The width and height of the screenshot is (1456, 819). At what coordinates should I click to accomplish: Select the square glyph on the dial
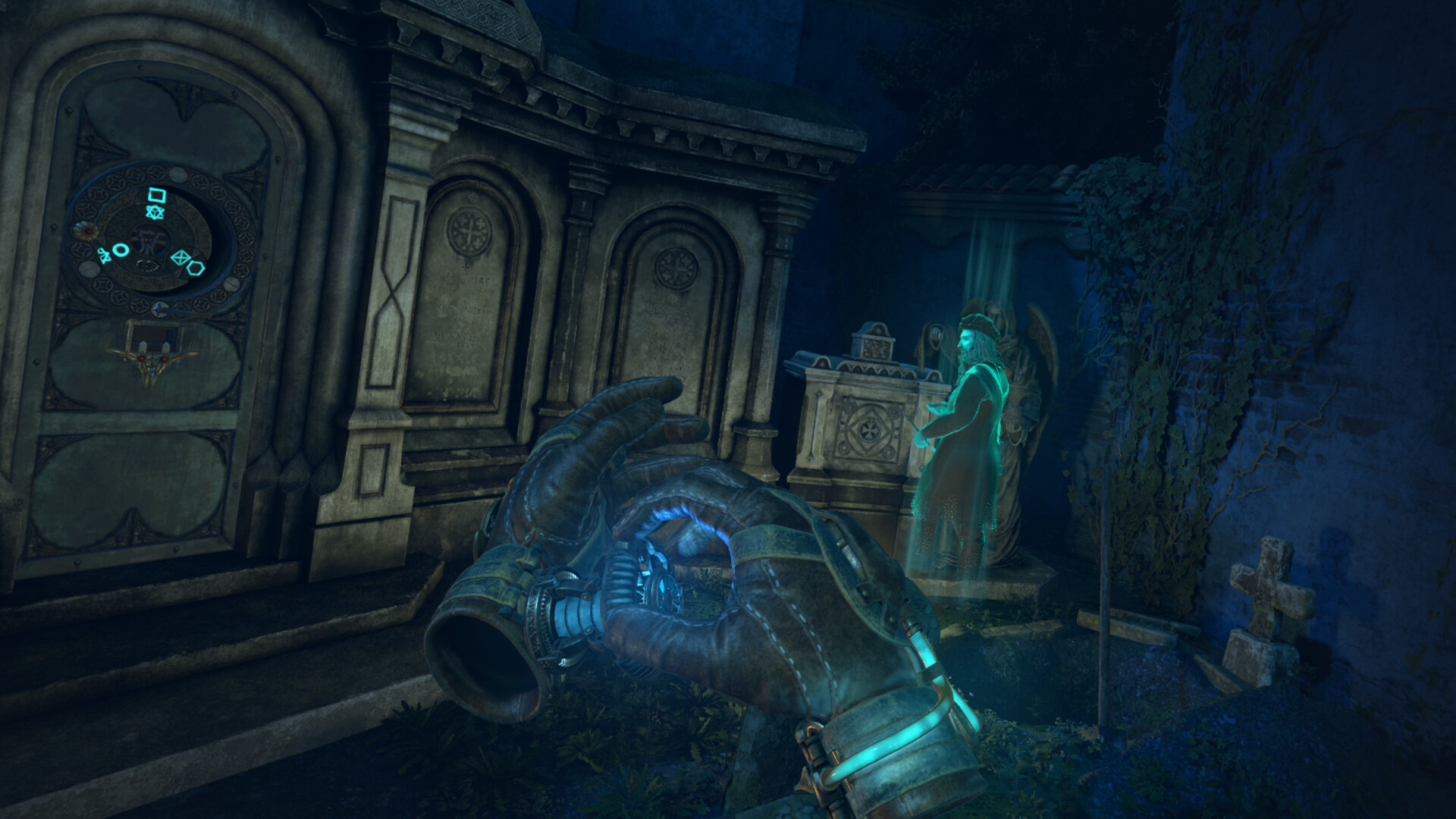[x=156, y=194]
